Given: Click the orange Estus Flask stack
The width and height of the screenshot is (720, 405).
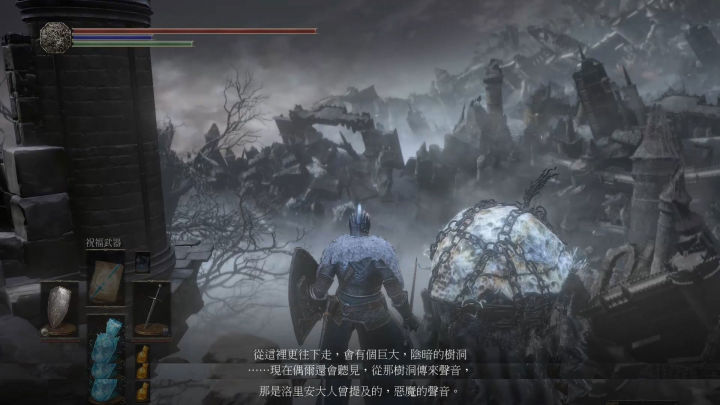Looking at the screenshot, I should click(142, 372).
